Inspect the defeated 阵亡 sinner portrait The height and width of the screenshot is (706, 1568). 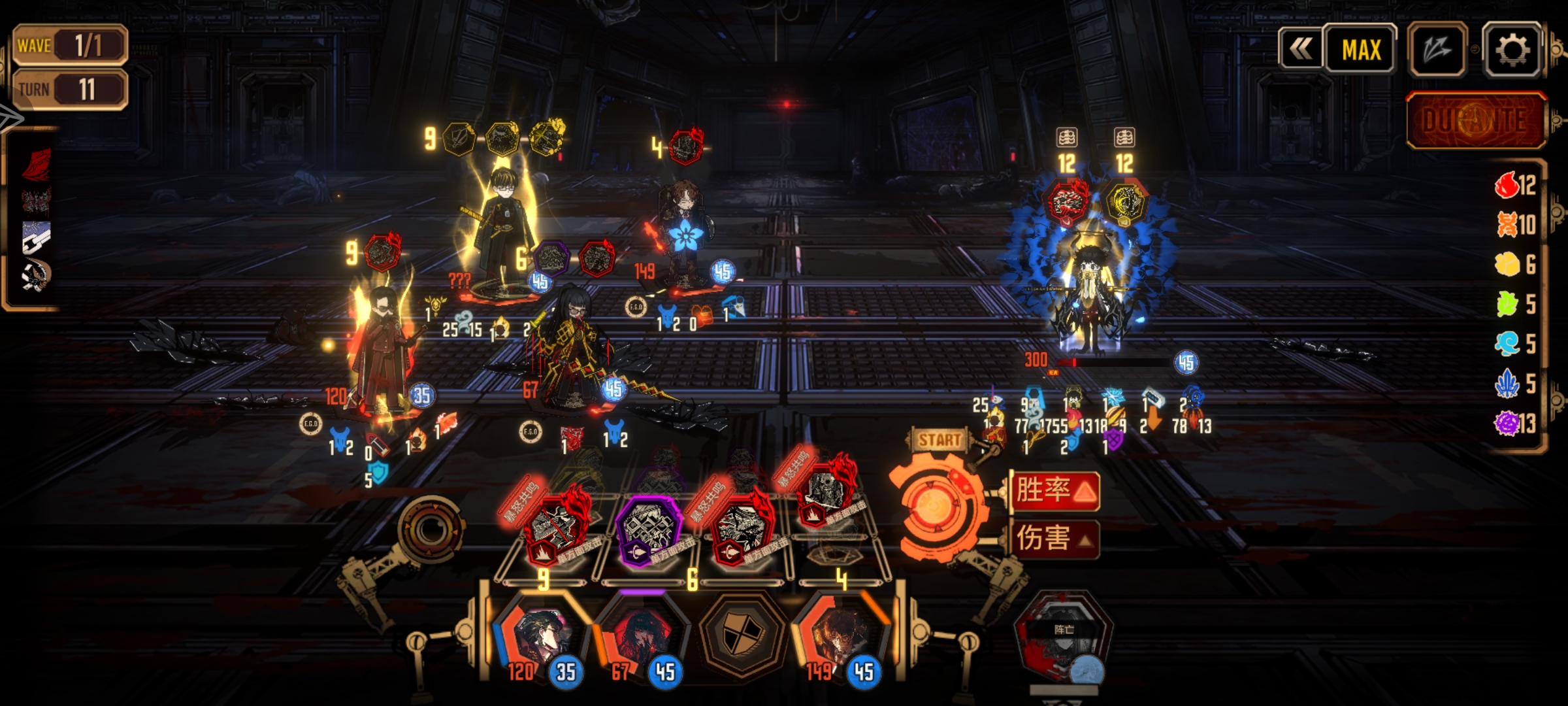[1063, 637]
